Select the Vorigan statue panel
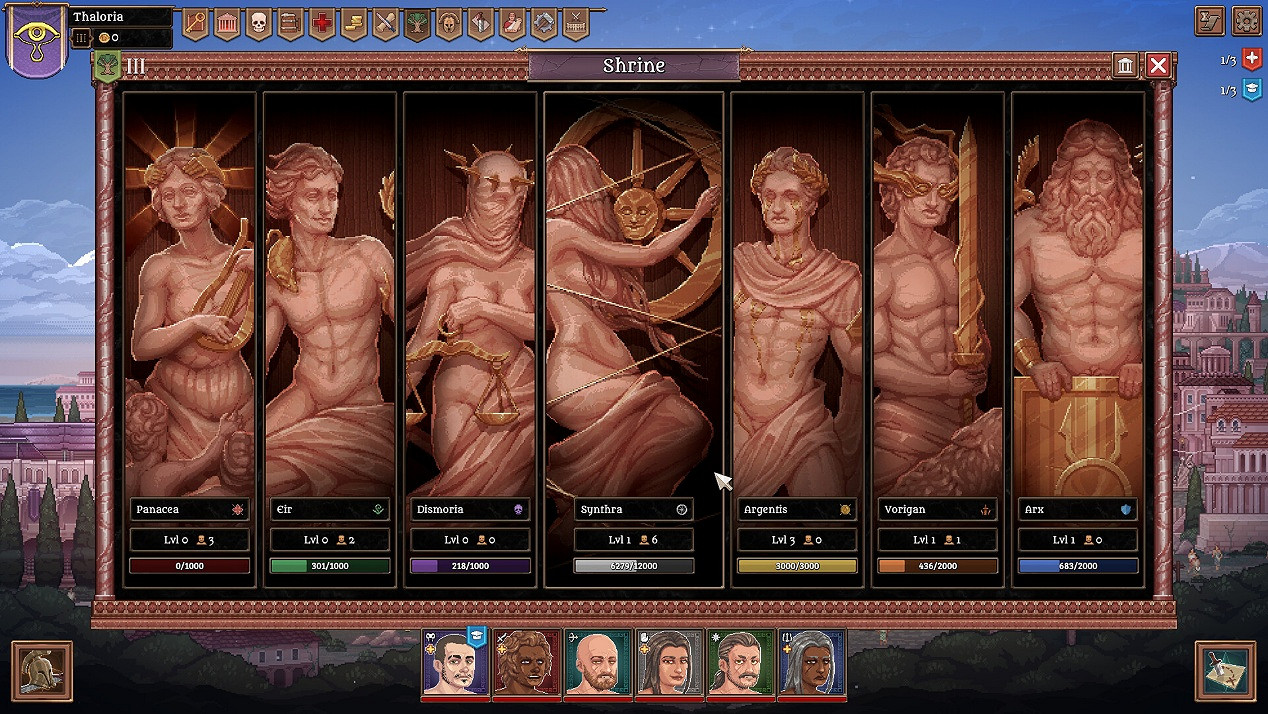Viewport: 1268px width, 714px height. 937,300
